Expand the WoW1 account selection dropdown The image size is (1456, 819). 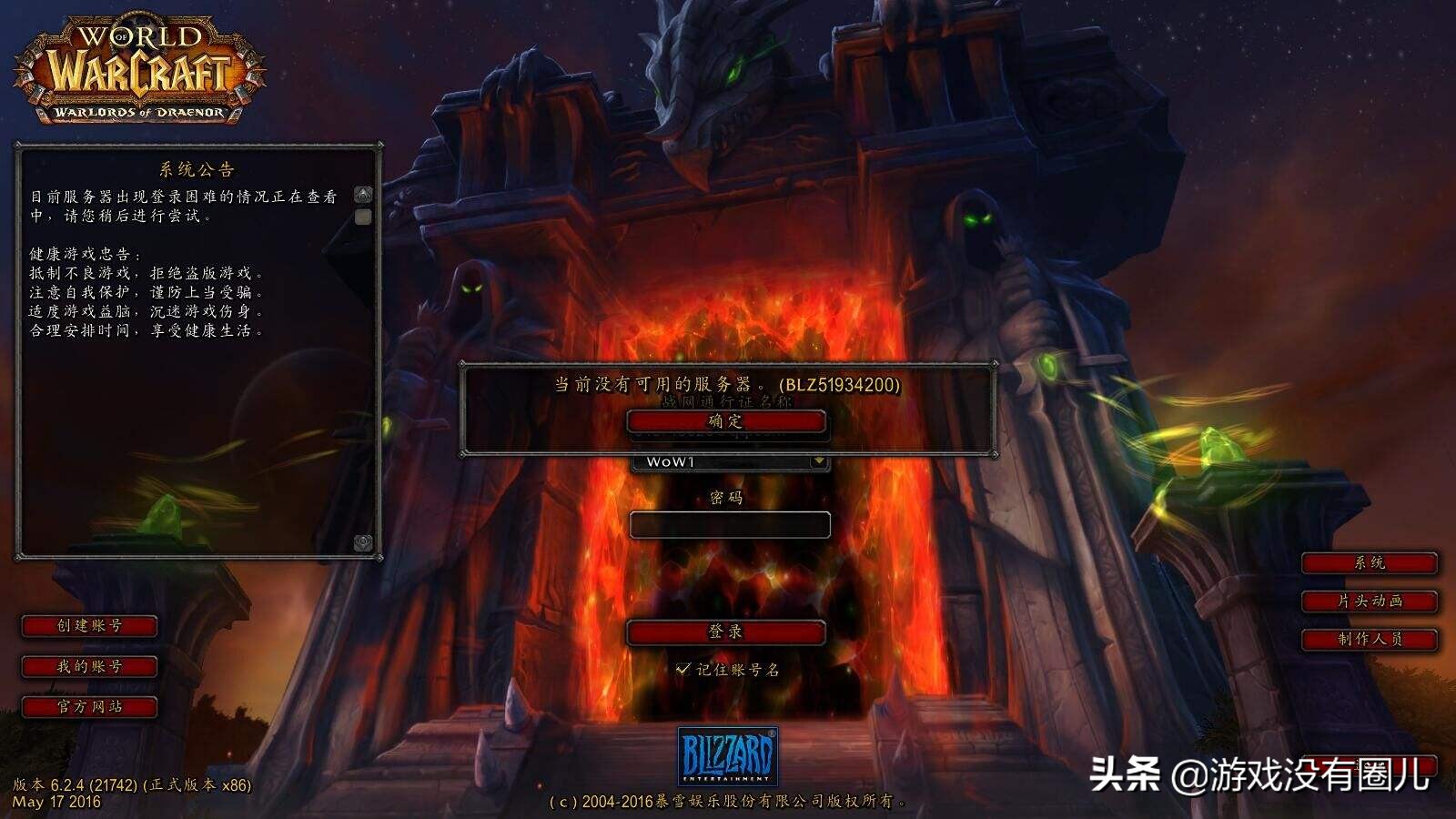pos(818,462)
